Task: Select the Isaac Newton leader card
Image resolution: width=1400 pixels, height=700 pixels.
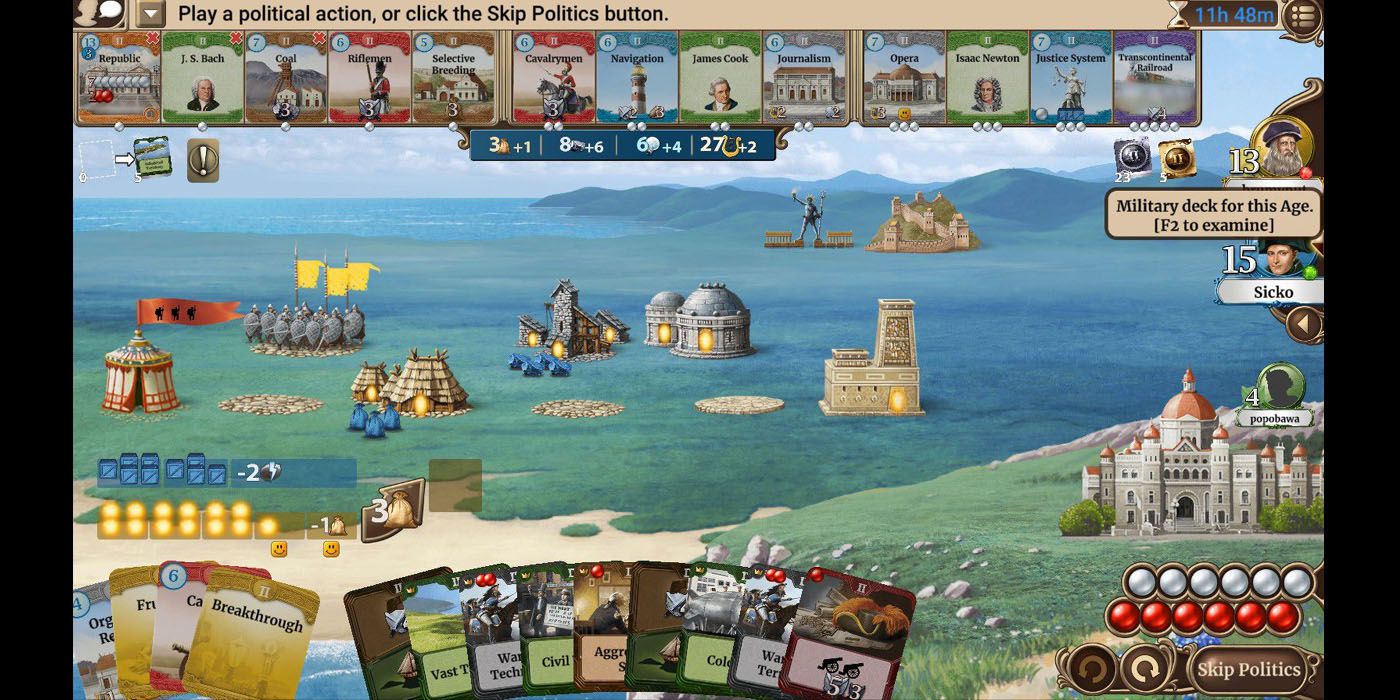Action: click(987, 78)
